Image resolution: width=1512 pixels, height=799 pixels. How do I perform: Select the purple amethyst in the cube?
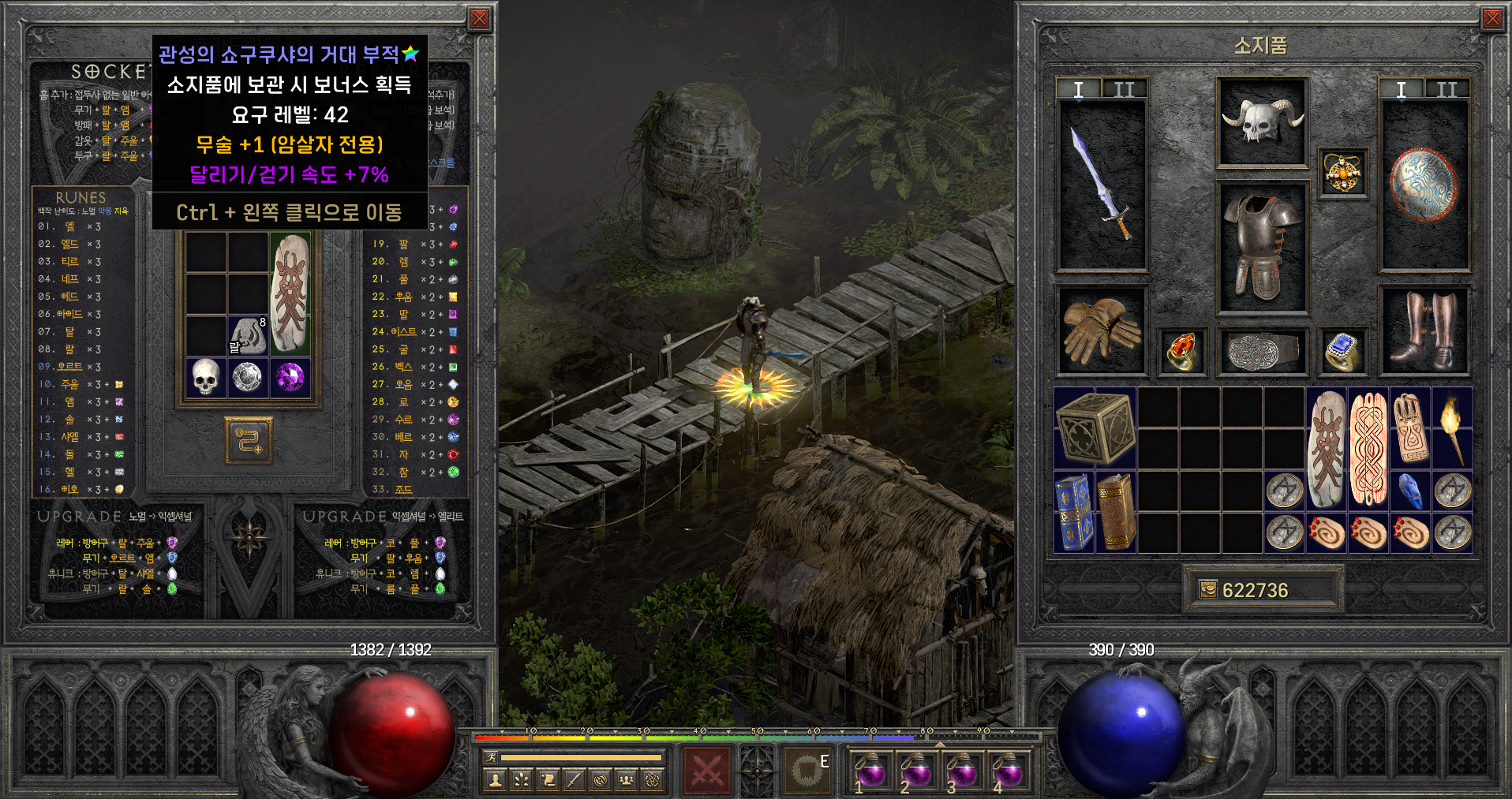(x=290, y=377)
